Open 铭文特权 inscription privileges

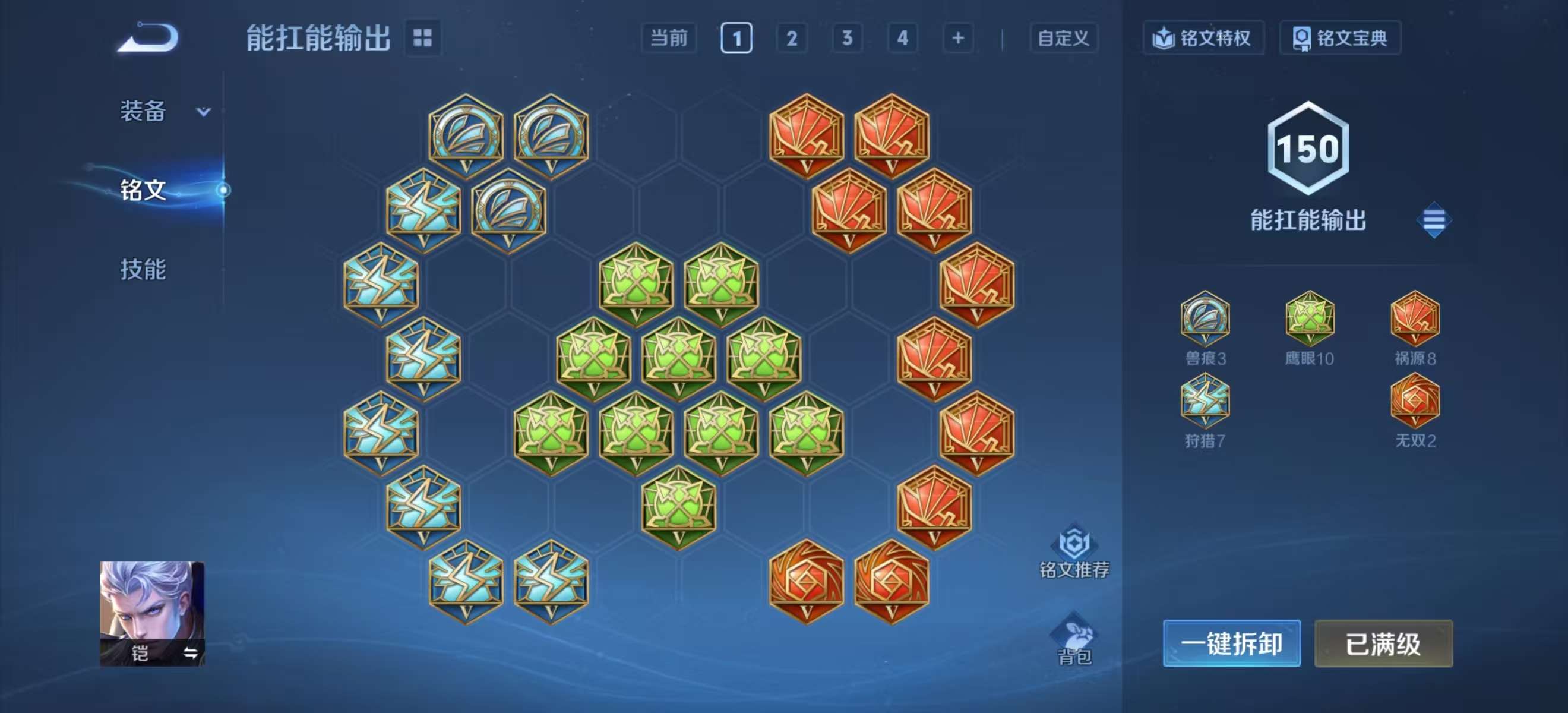coord(1202,39)
